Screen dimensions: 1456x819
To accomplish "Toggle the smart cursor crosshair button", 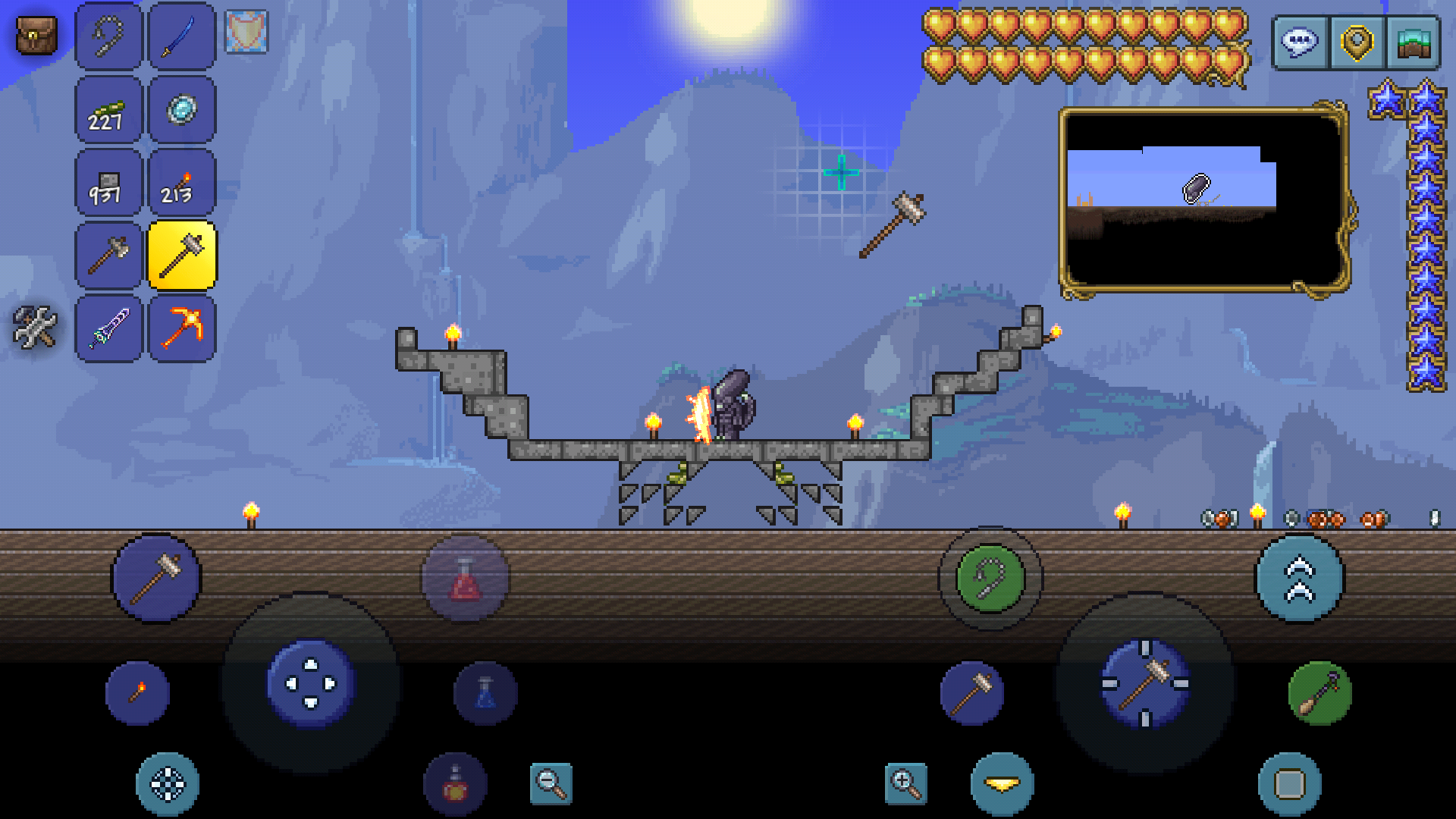I will (168, 784).
